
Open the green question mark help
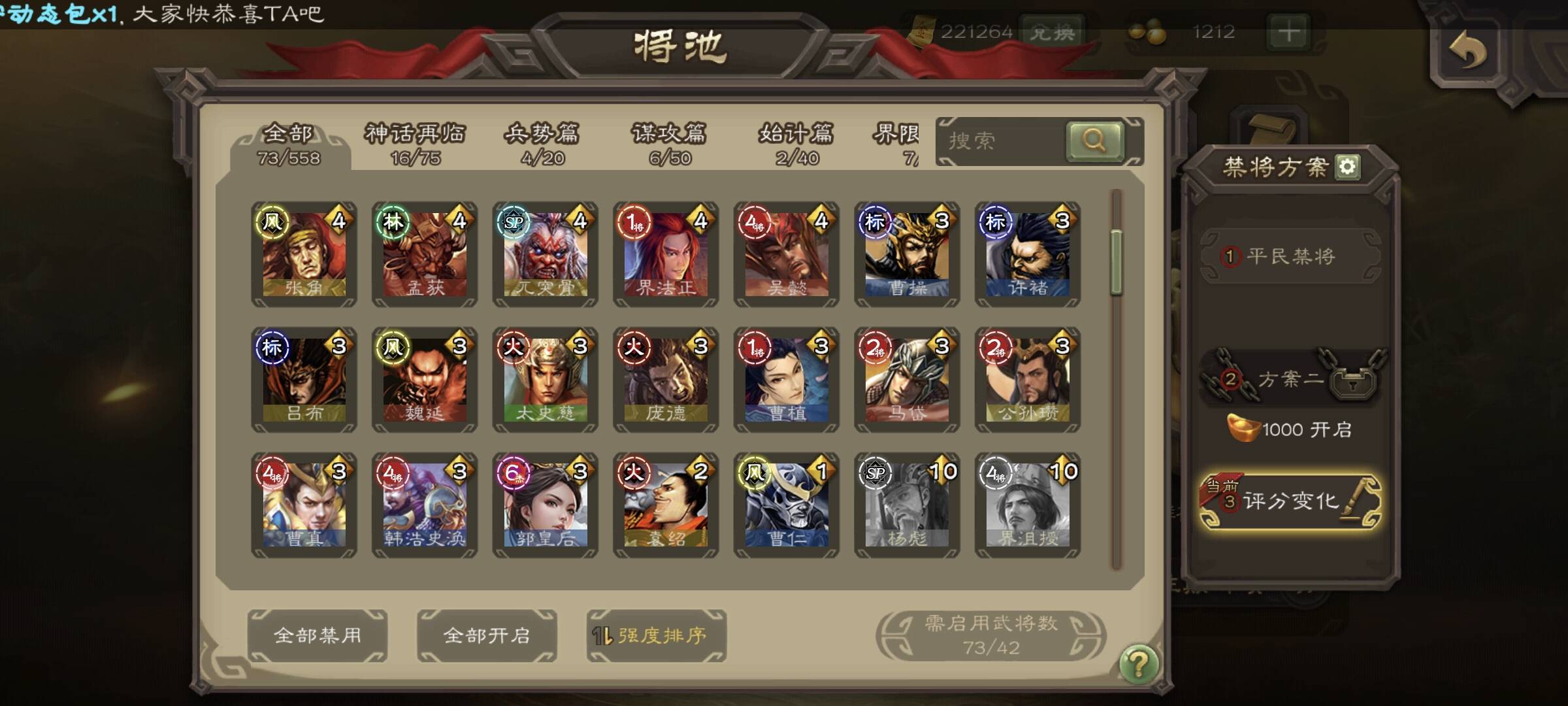(1138, 664)
